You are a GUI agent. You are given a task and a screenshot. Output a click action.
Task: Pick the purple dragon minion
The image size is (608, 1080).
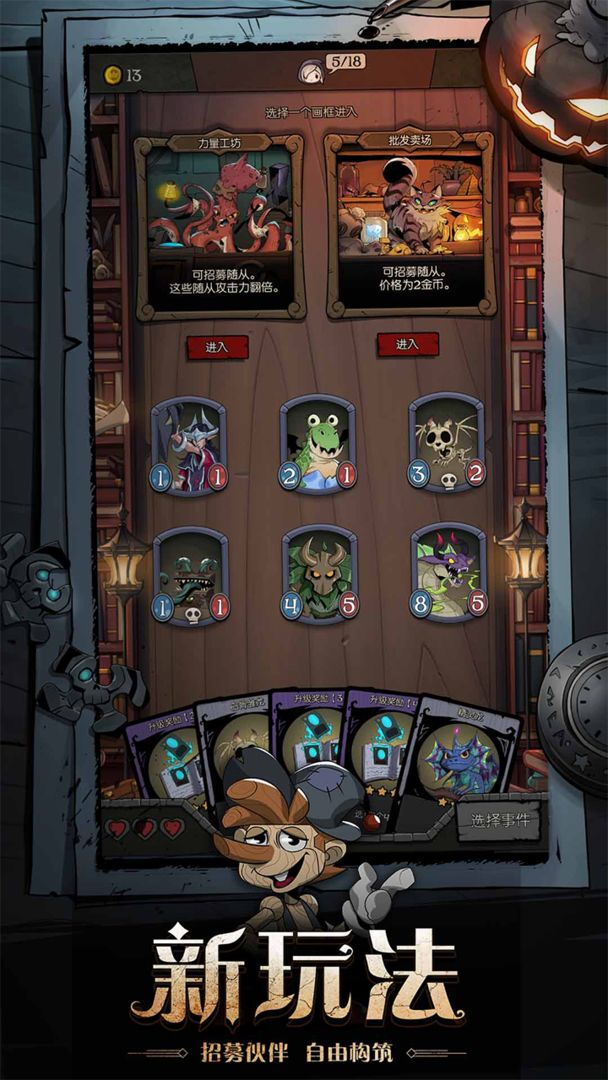point(447,572)
